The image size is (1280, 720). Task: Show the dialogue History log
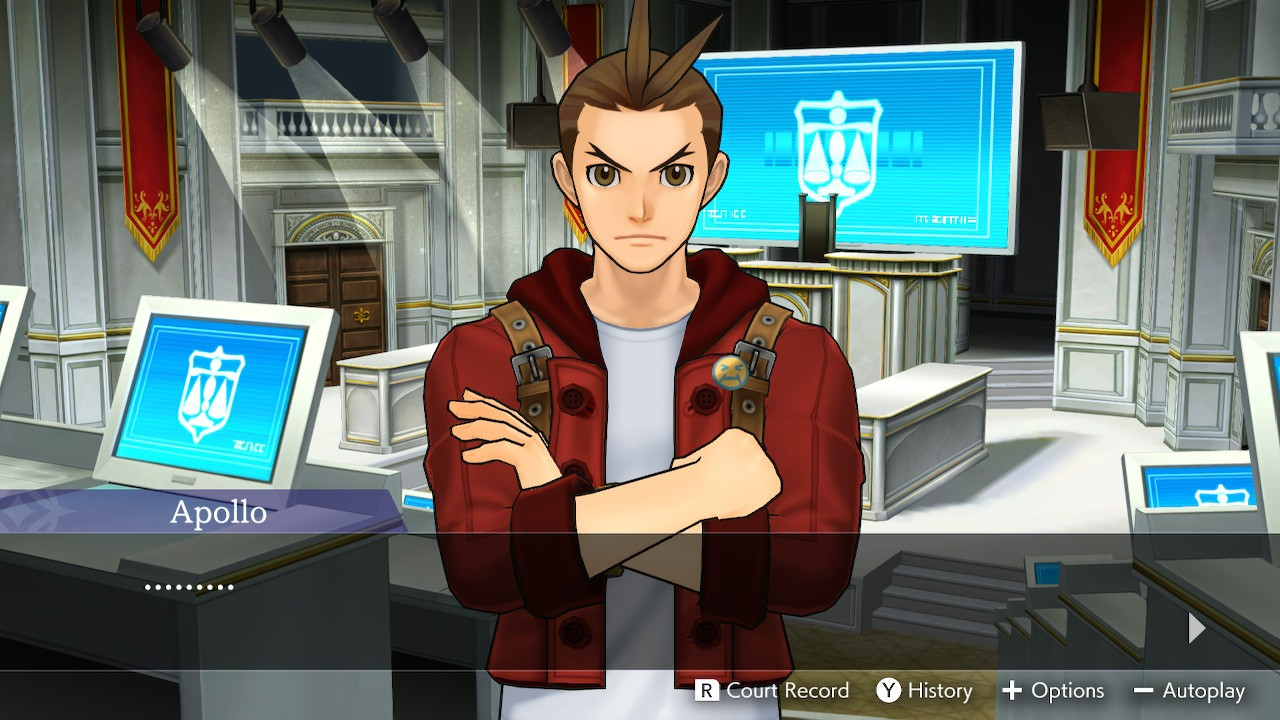[925, 691]
